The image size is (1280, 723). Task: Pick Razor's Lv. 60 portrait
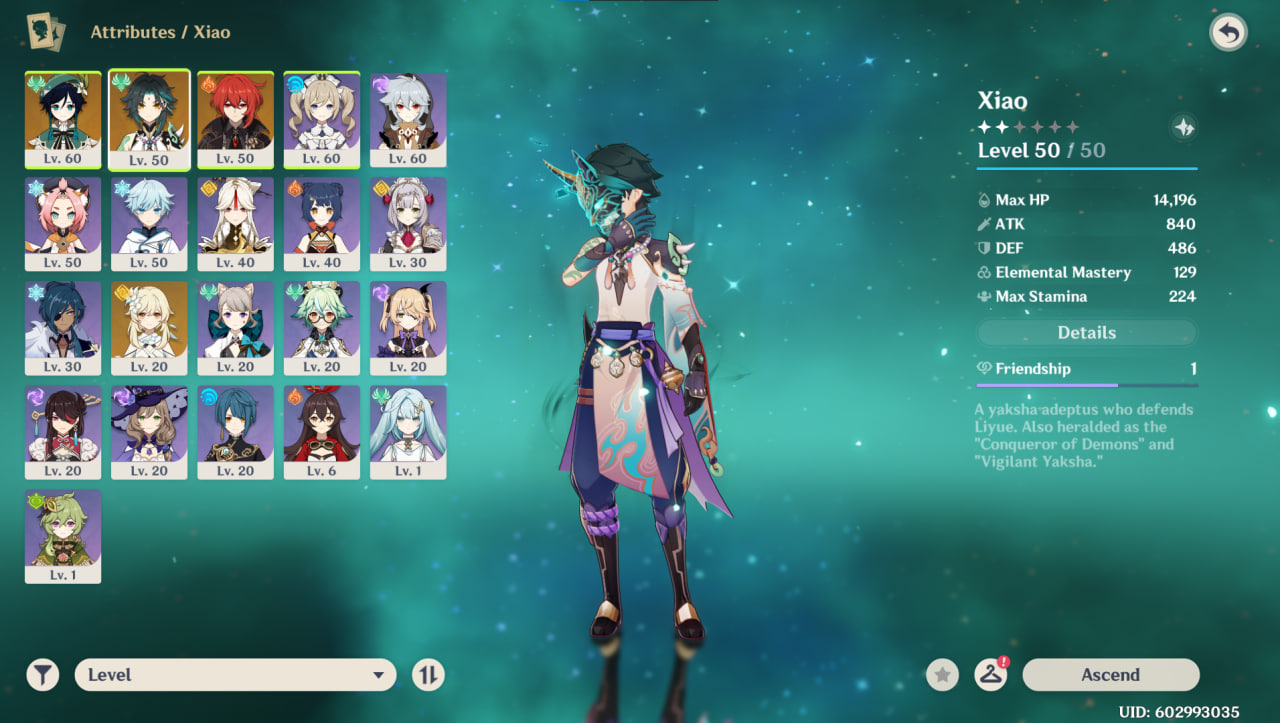click(408, 119)
